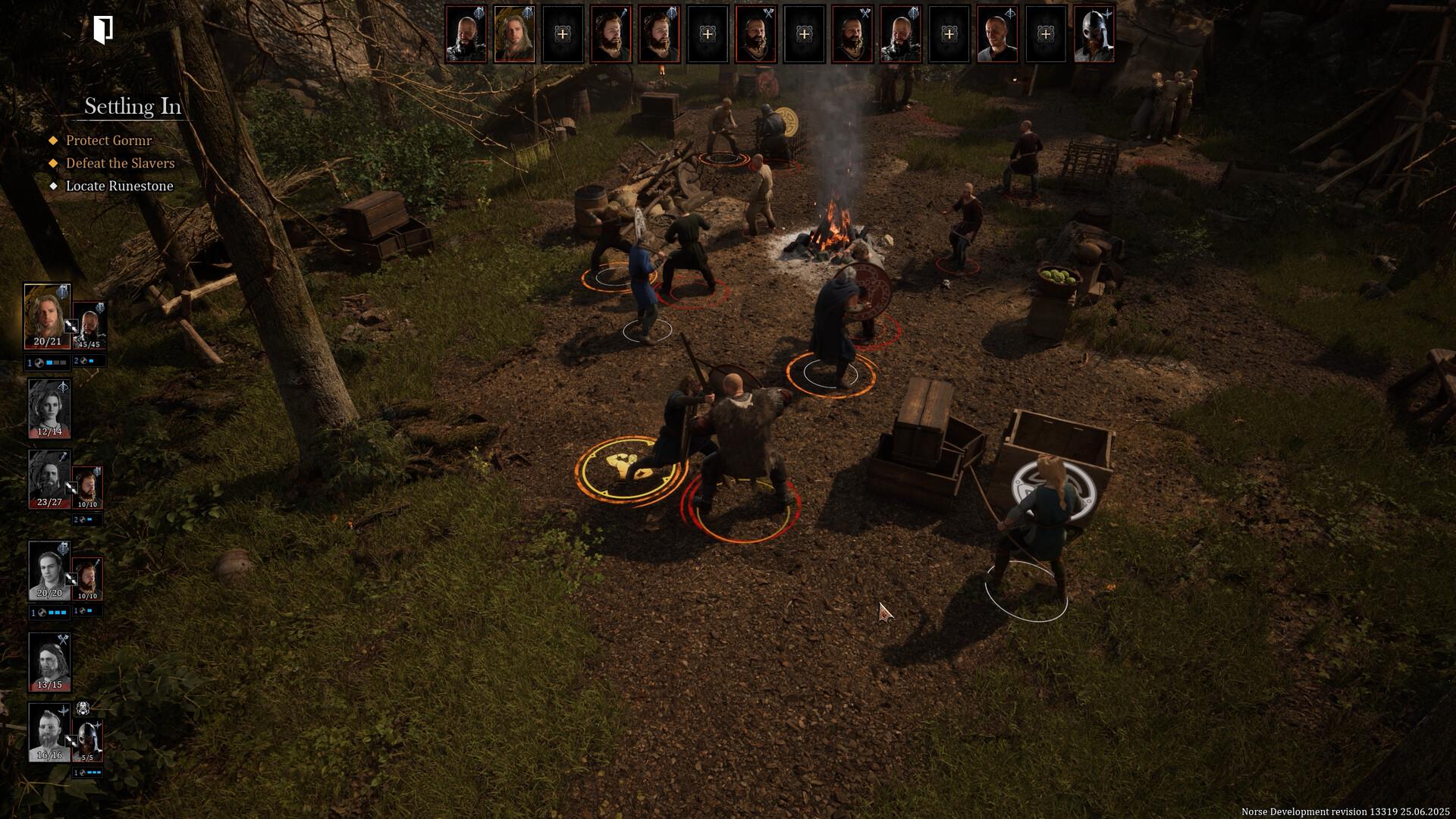Click an empty plus slot in the top roster
This screenshot has width=1456, height=819.
[x=563, y=33]
